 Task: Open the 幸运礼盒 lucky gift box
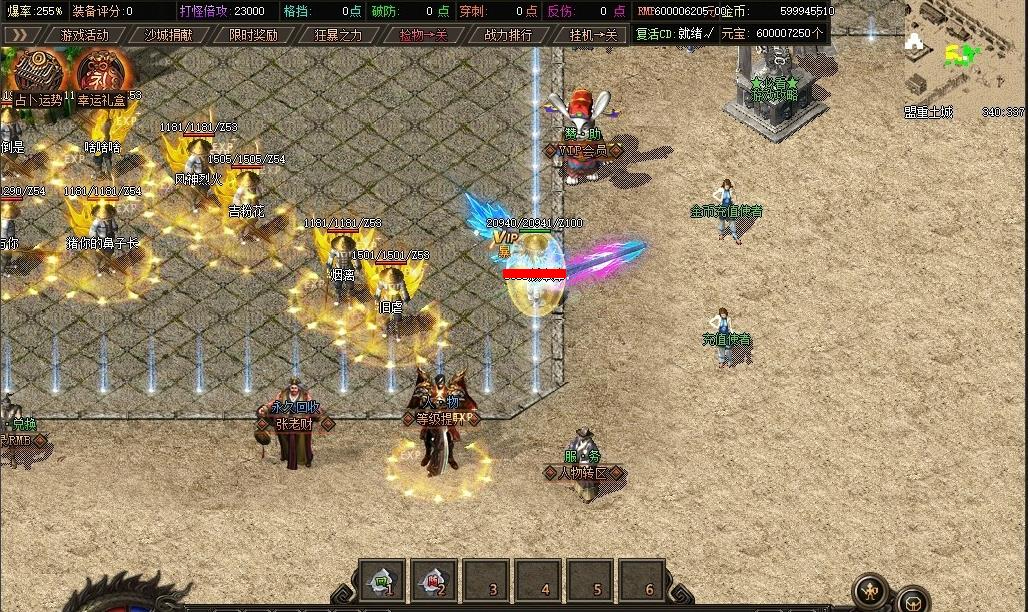[102, 76]
